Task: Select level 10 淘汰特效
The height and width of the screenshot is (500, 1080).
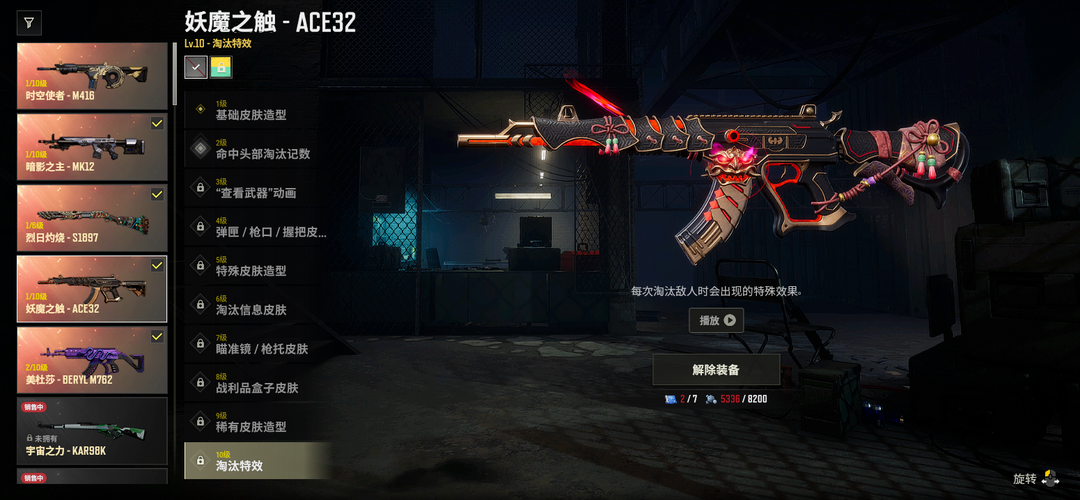Action: click(x=257, y=461)
